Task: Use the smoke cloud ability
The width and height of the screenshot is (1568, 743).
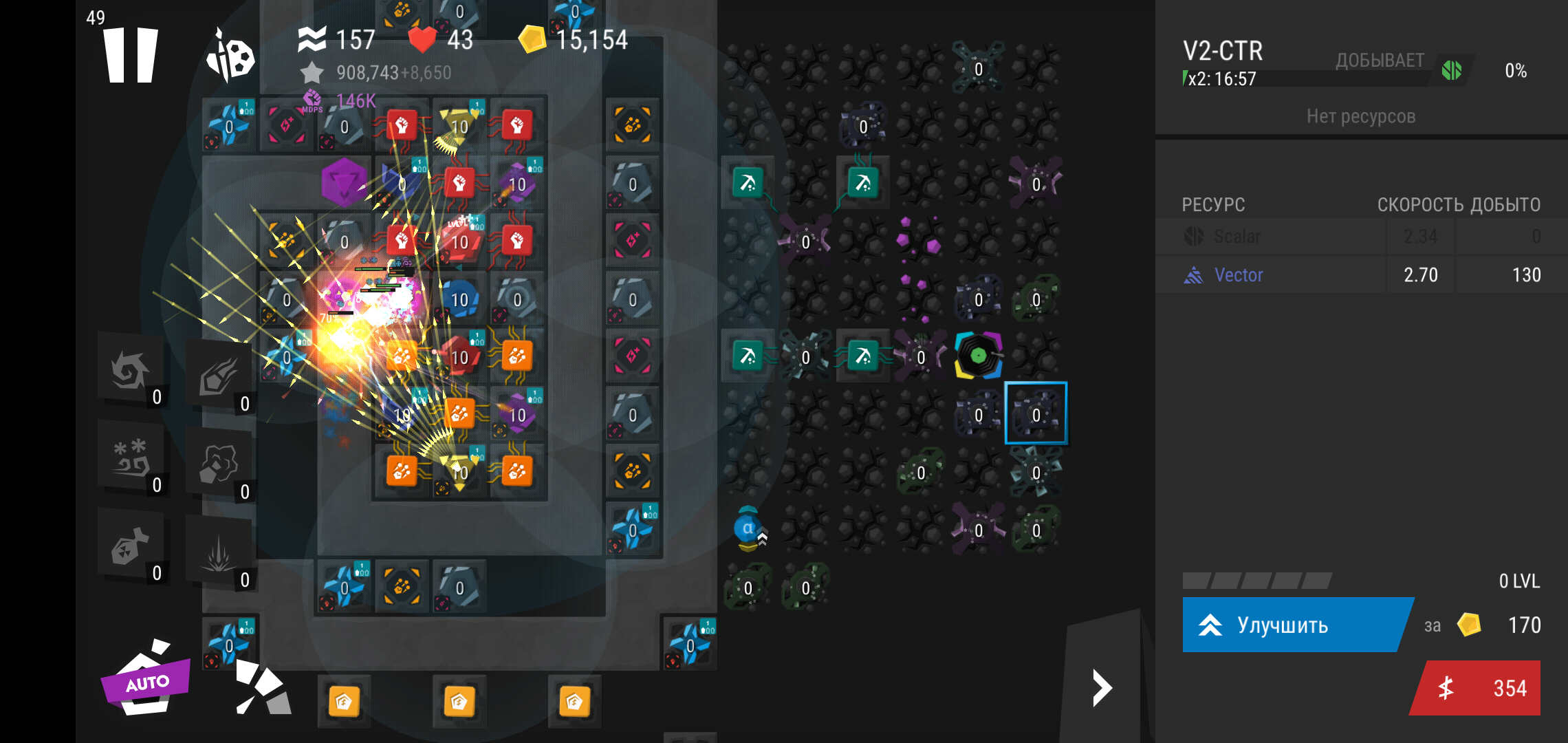Action: pyautogui.click(x=220, y=464)
